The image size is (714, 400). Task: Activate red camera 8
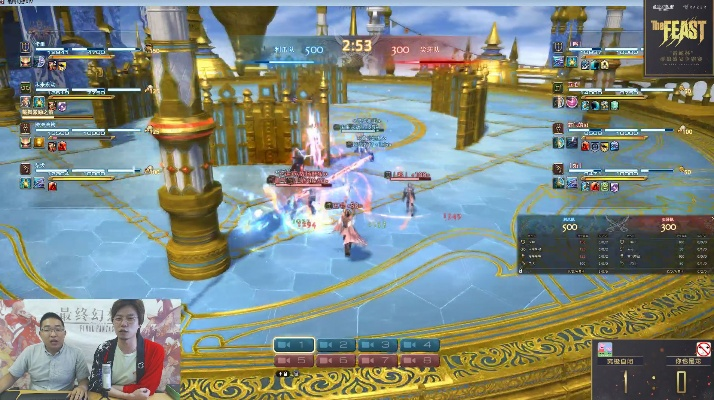click(x=420, y=360)
